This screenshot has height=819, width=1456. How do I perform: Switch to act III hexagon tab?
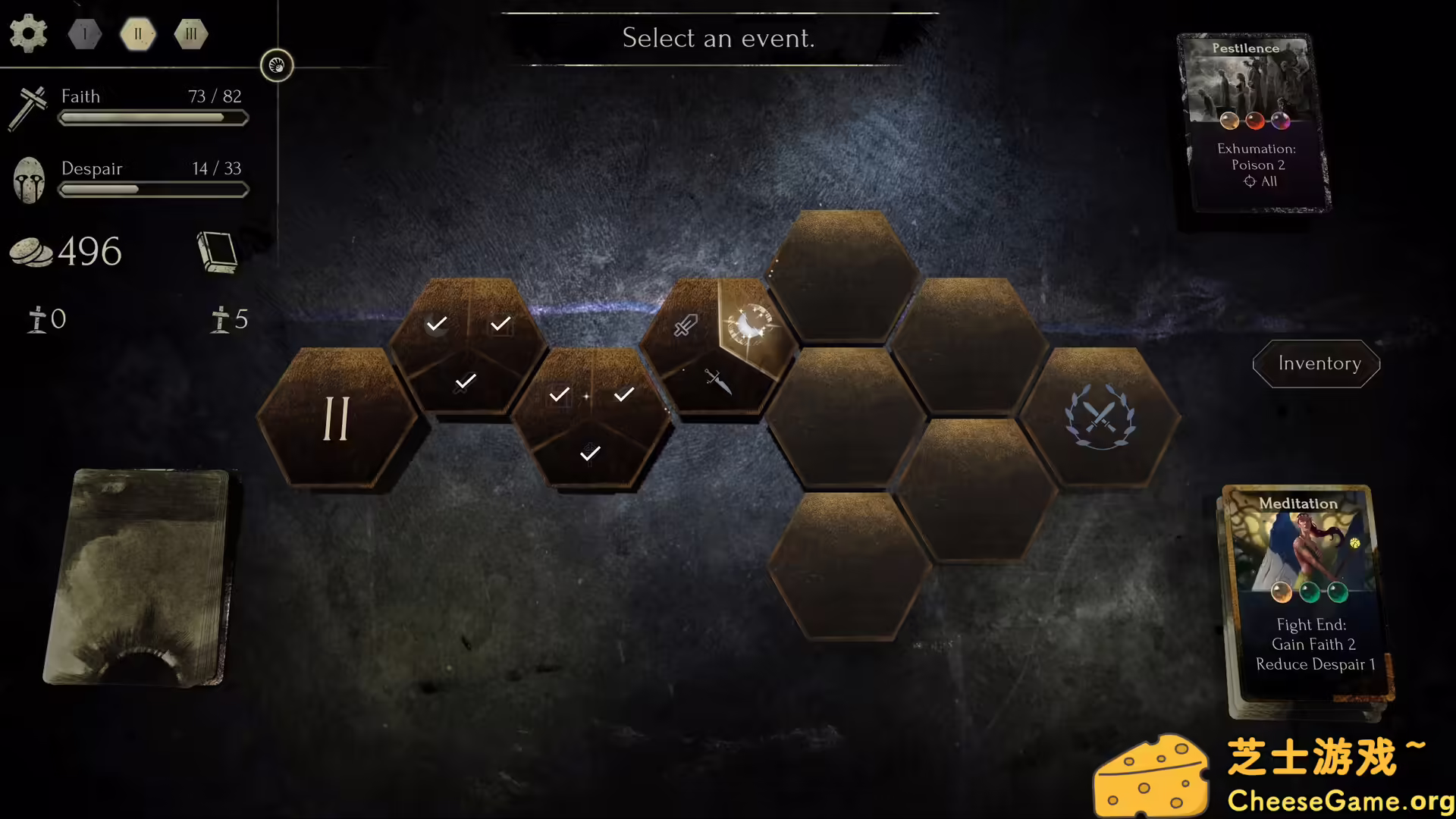click(190, 33)
